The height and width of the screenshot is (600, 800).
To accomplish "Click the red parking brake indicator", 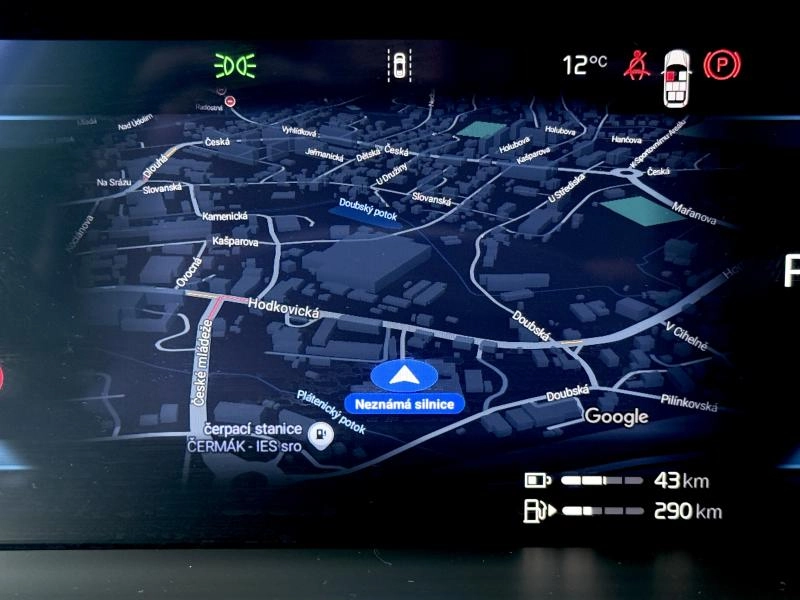I will (722, 66).
